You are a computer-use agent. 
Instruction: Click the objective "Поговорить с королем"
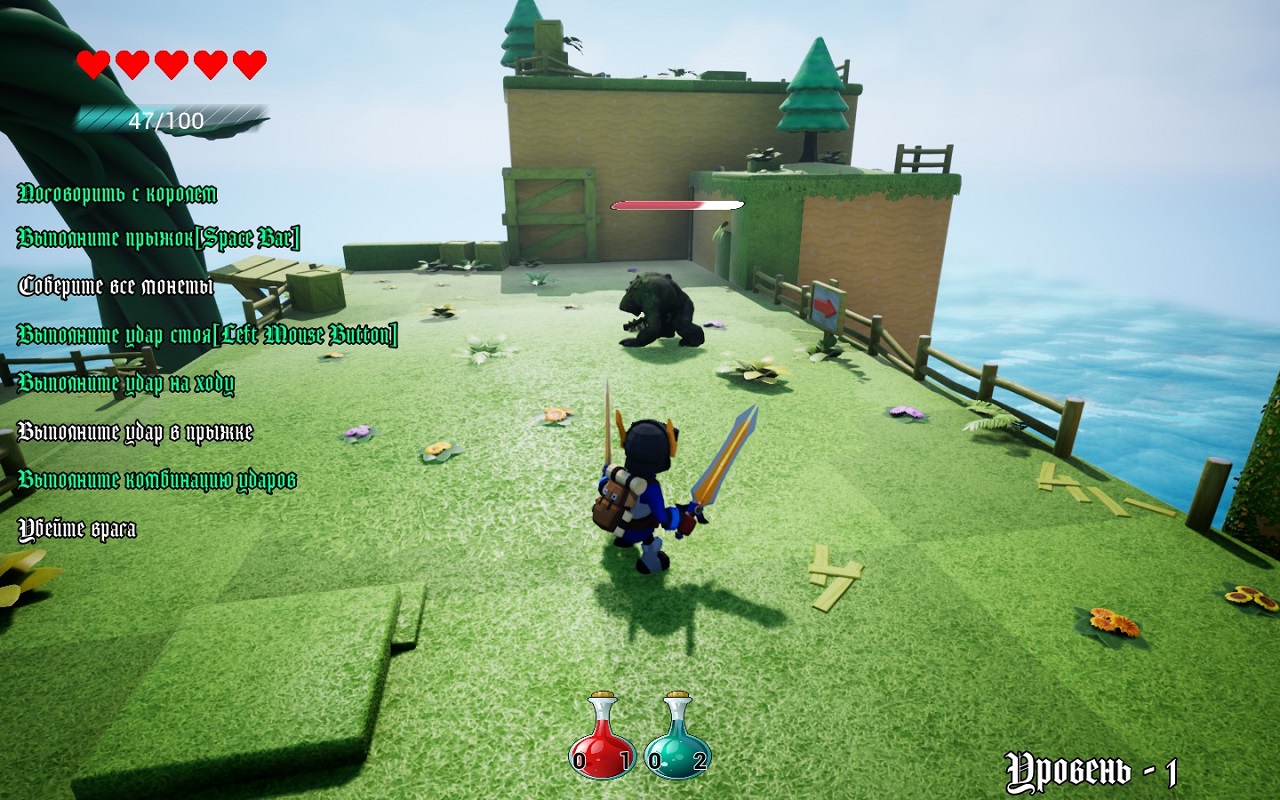117,194
